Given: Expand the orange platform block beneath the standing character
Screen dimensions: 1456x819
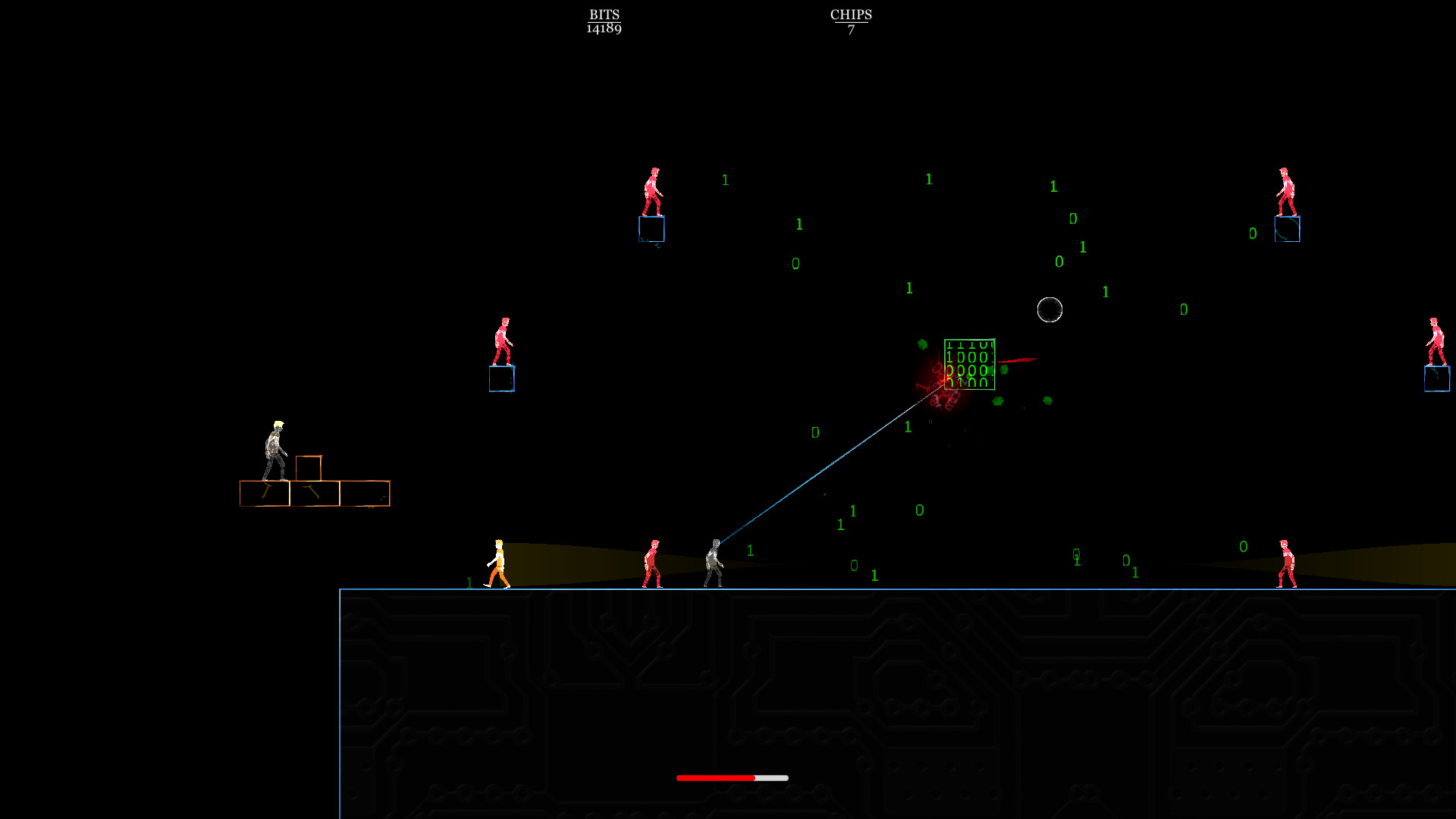Looking at the screenshot, I should pyautogui.click(x=265, y=493).
